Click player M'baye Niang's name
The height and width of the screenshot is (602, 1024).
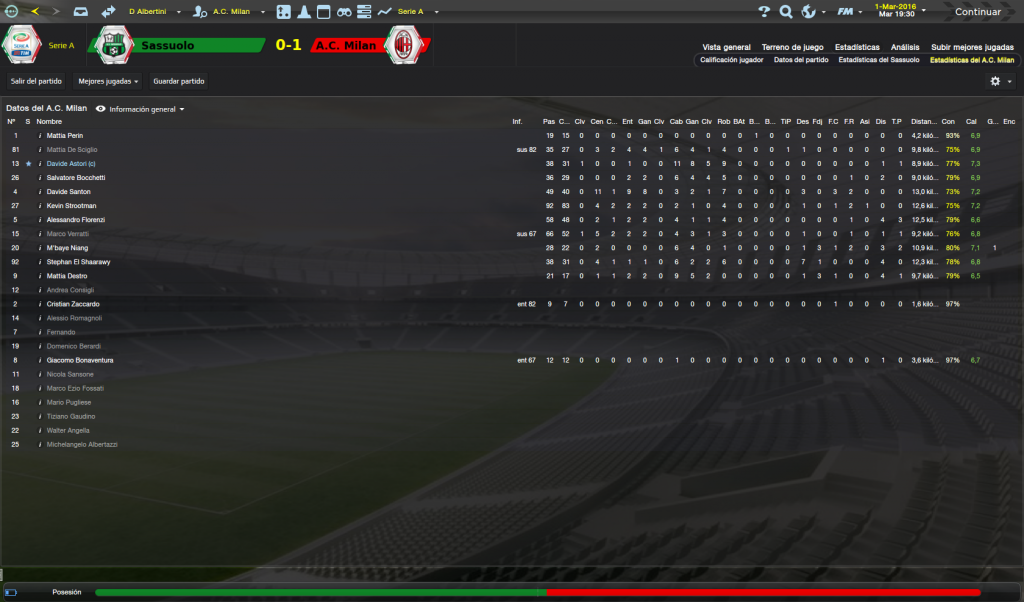(x=68, y=247)
